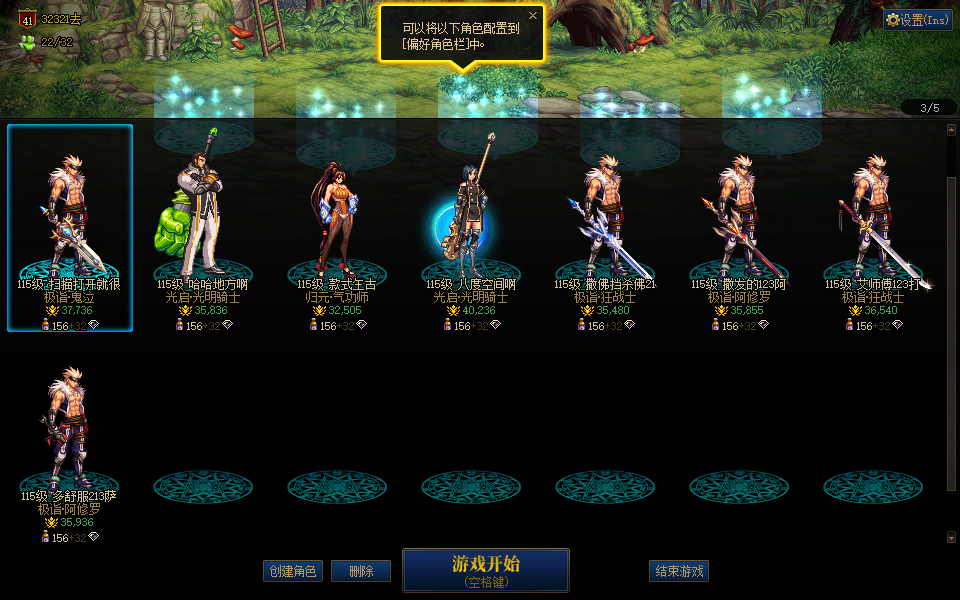
Task: Open 设置 settings in the corner
Action: pyautogui.click(x=917, y=20)
